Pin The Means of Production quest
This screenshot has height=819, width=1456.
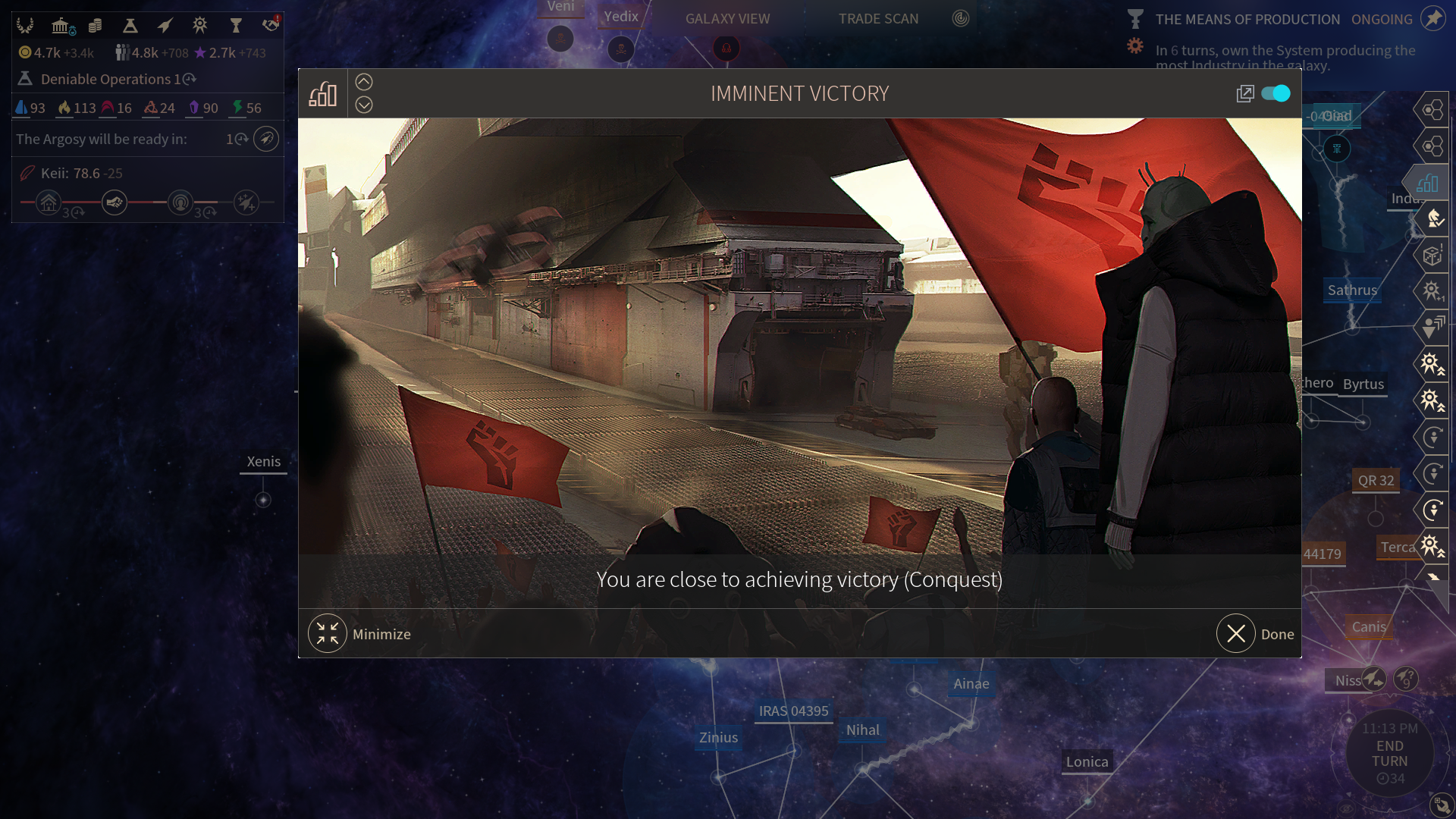[x=1433, y=19]
